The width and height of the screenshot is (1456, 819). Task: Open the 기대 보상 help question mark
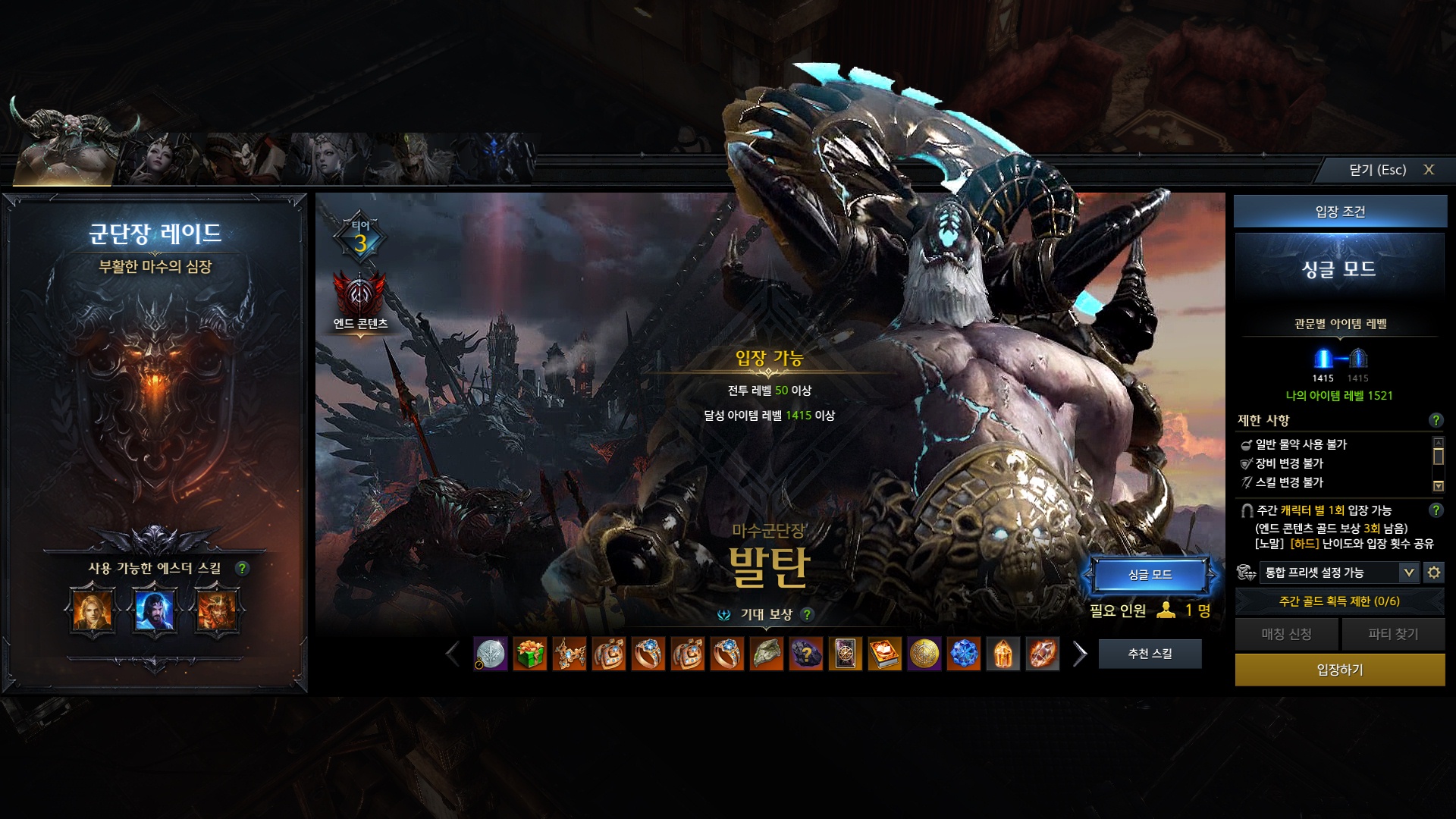(x=807, y=614)
